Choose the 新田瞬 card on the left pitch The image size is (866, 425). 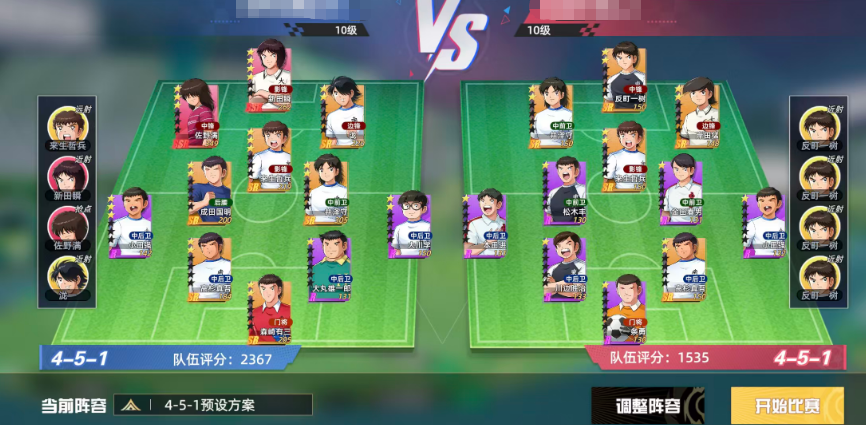[269, 72]
